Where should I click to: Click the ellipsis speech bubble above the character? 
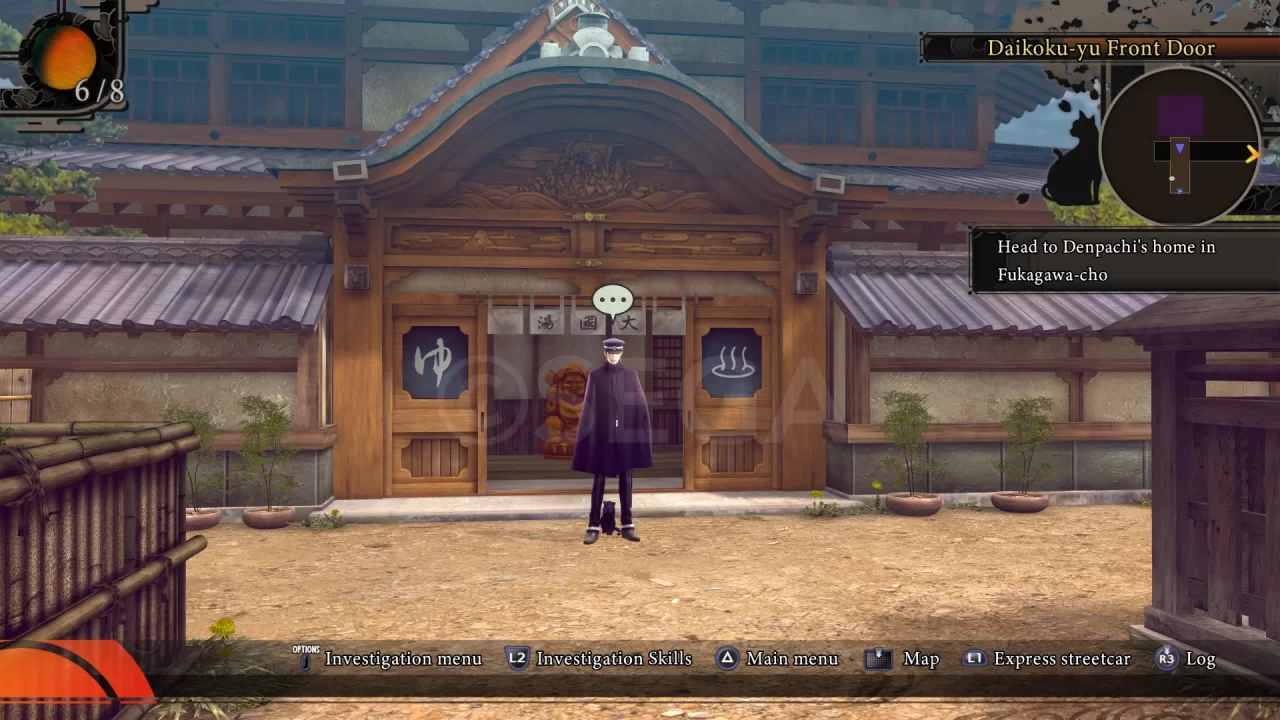click(611, 298)
